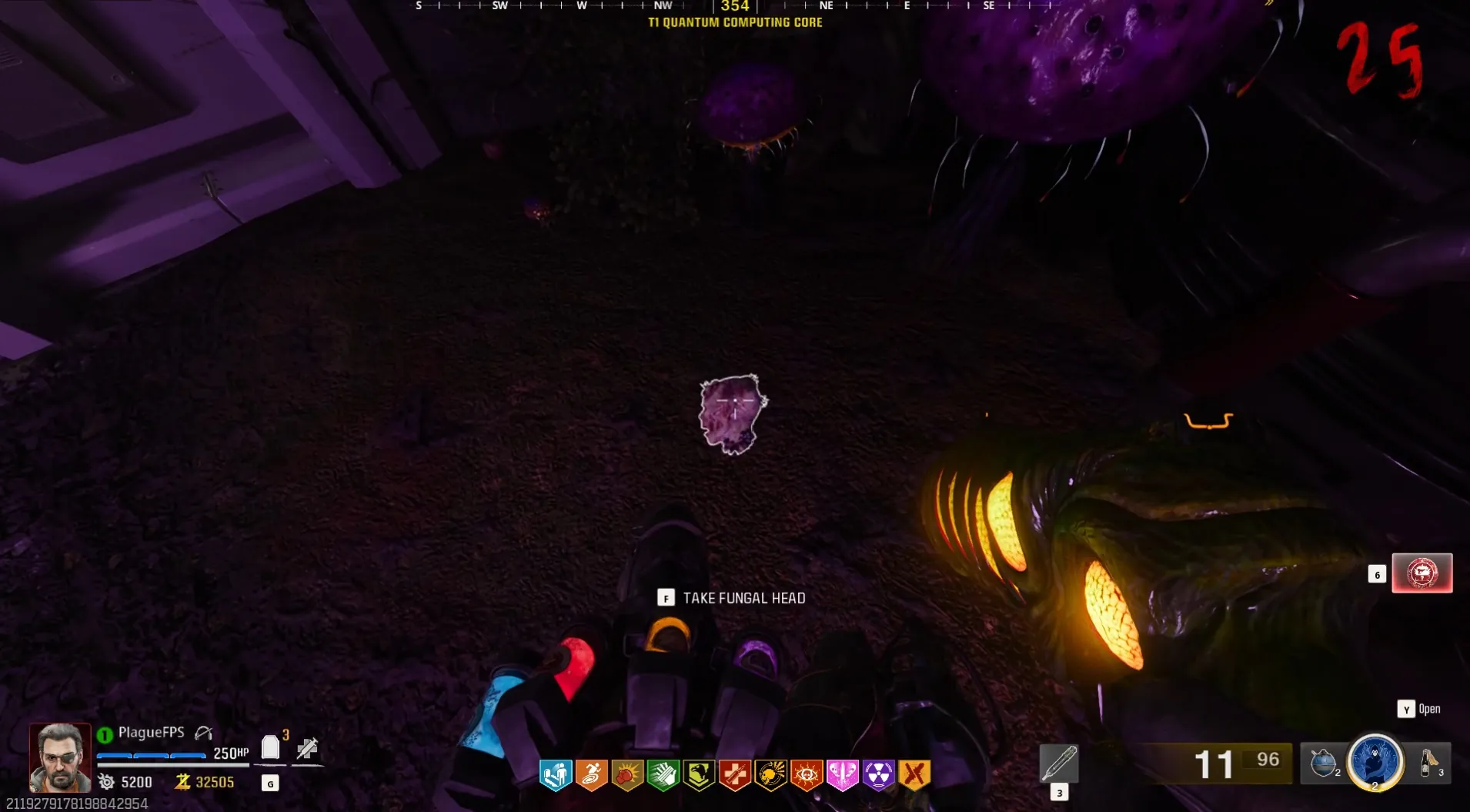Viewport: 1470px width, 812px height.
Task: Select the armor plate icon
Action: tap(270, 747)
